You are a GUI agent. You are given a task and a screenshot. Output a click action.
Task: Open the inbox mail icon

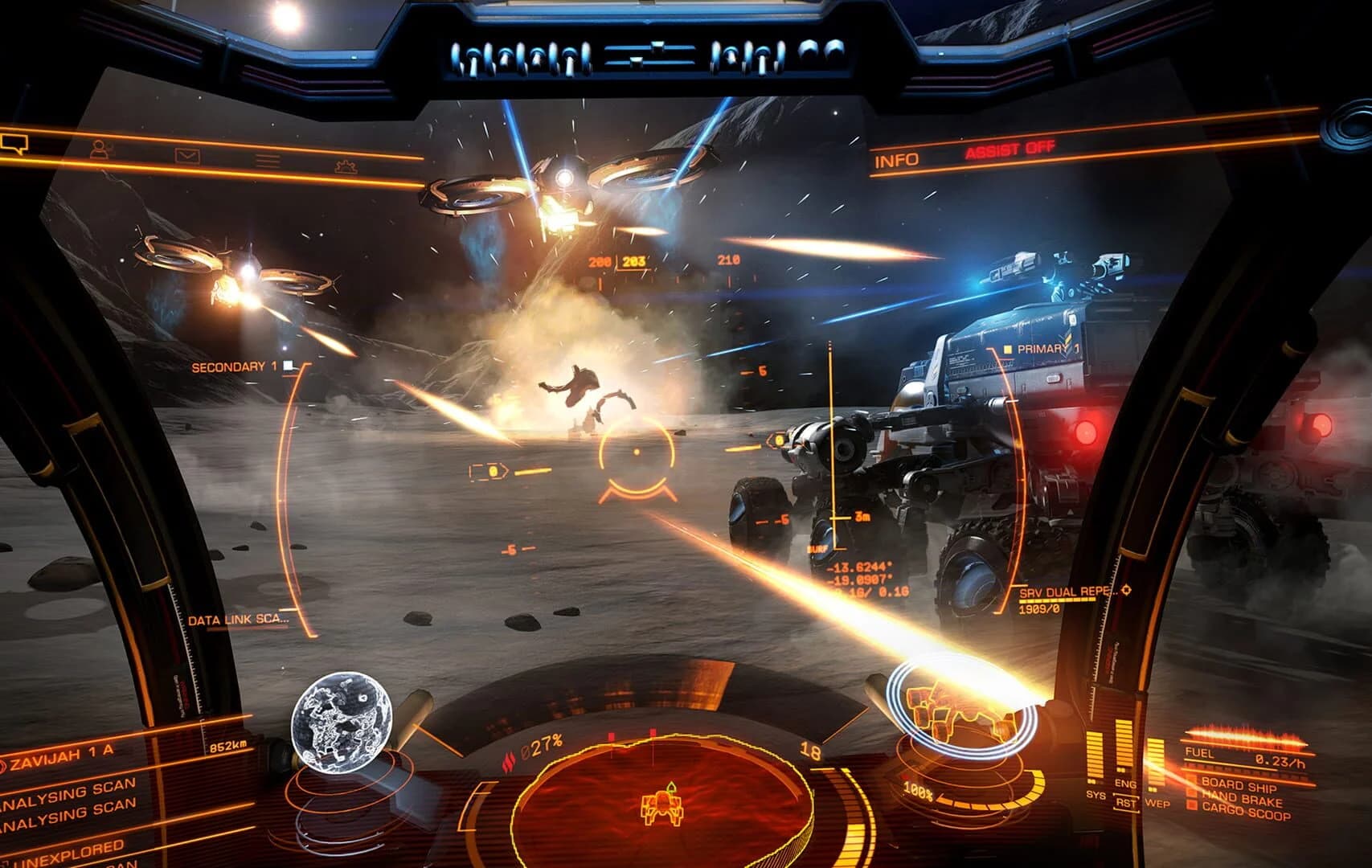(x=187, y=154)
